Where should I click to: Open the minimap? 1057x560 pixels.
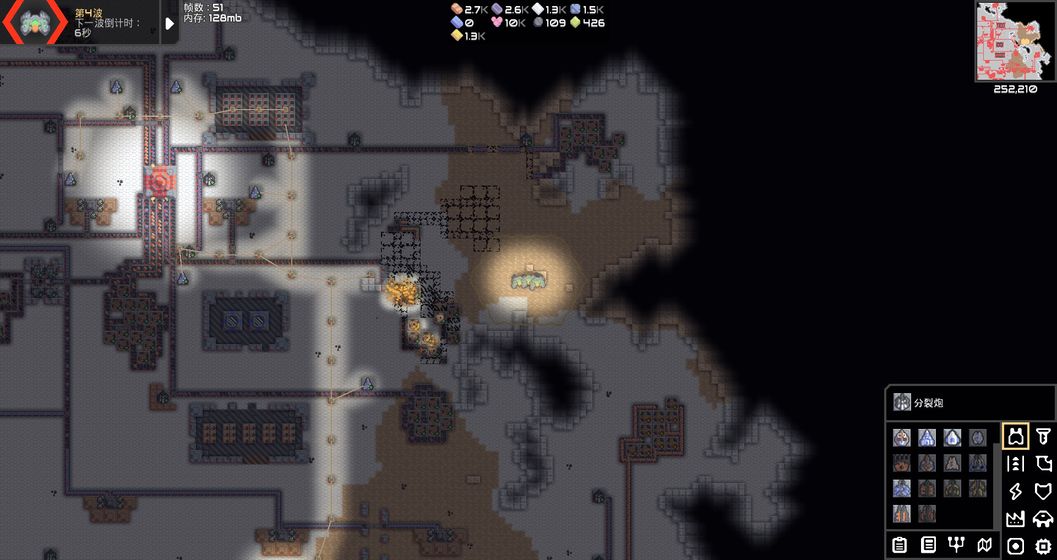click(1015, 41)
